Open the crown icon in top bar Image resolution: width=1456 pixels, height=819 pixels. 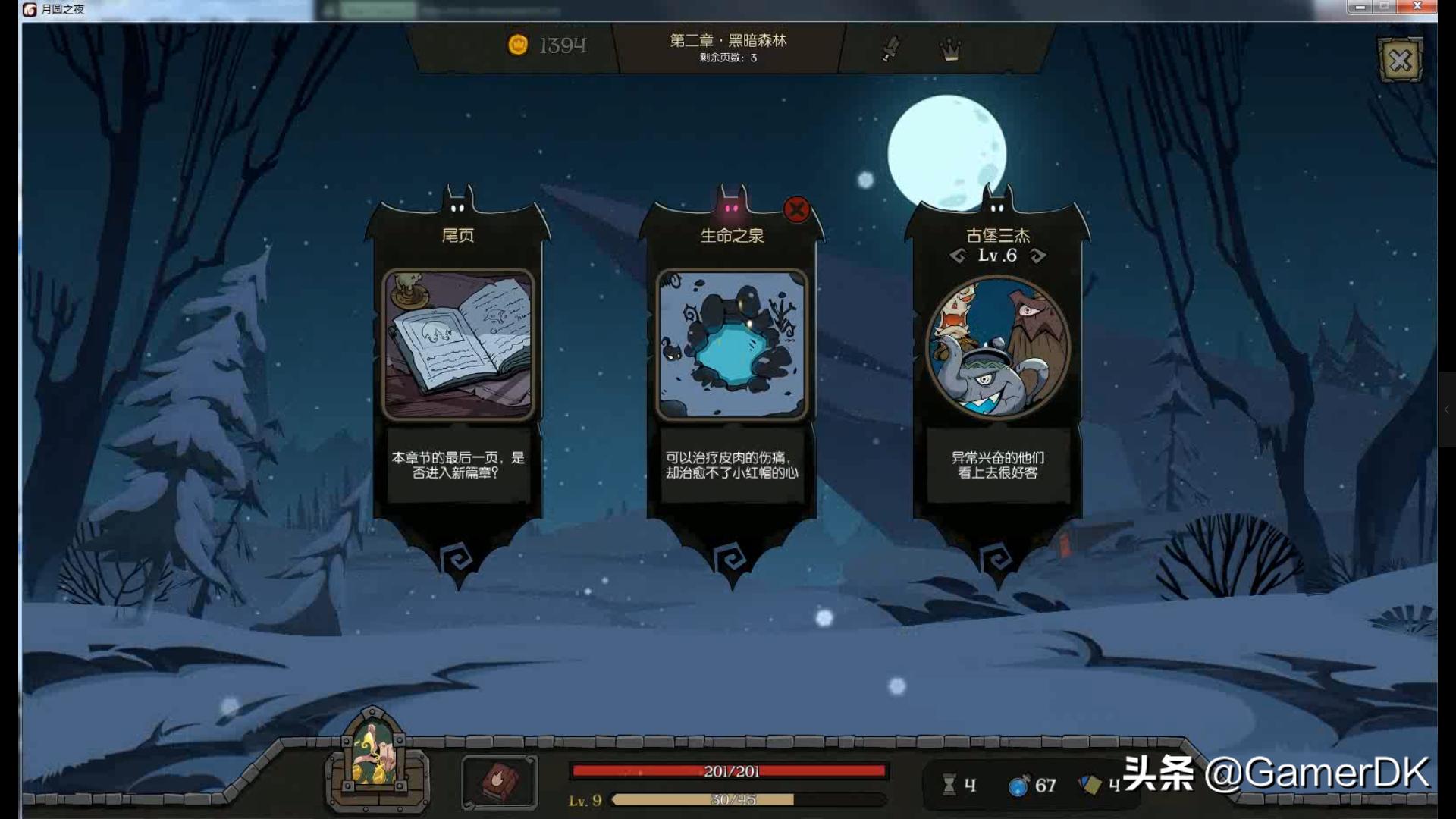pyautogui.click(x=950, y=49)
